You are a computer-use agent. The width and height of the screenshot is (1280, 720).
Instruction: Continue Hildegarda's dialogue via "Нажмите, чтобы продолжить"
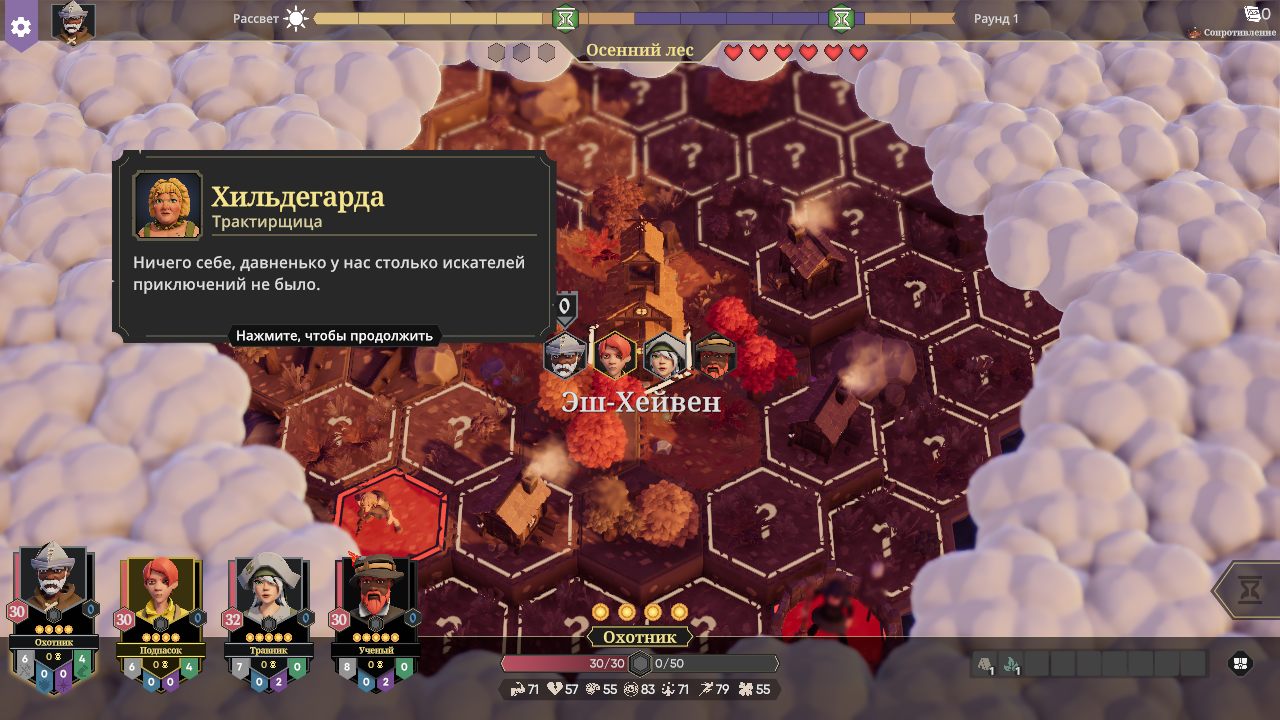click(334, 336)
